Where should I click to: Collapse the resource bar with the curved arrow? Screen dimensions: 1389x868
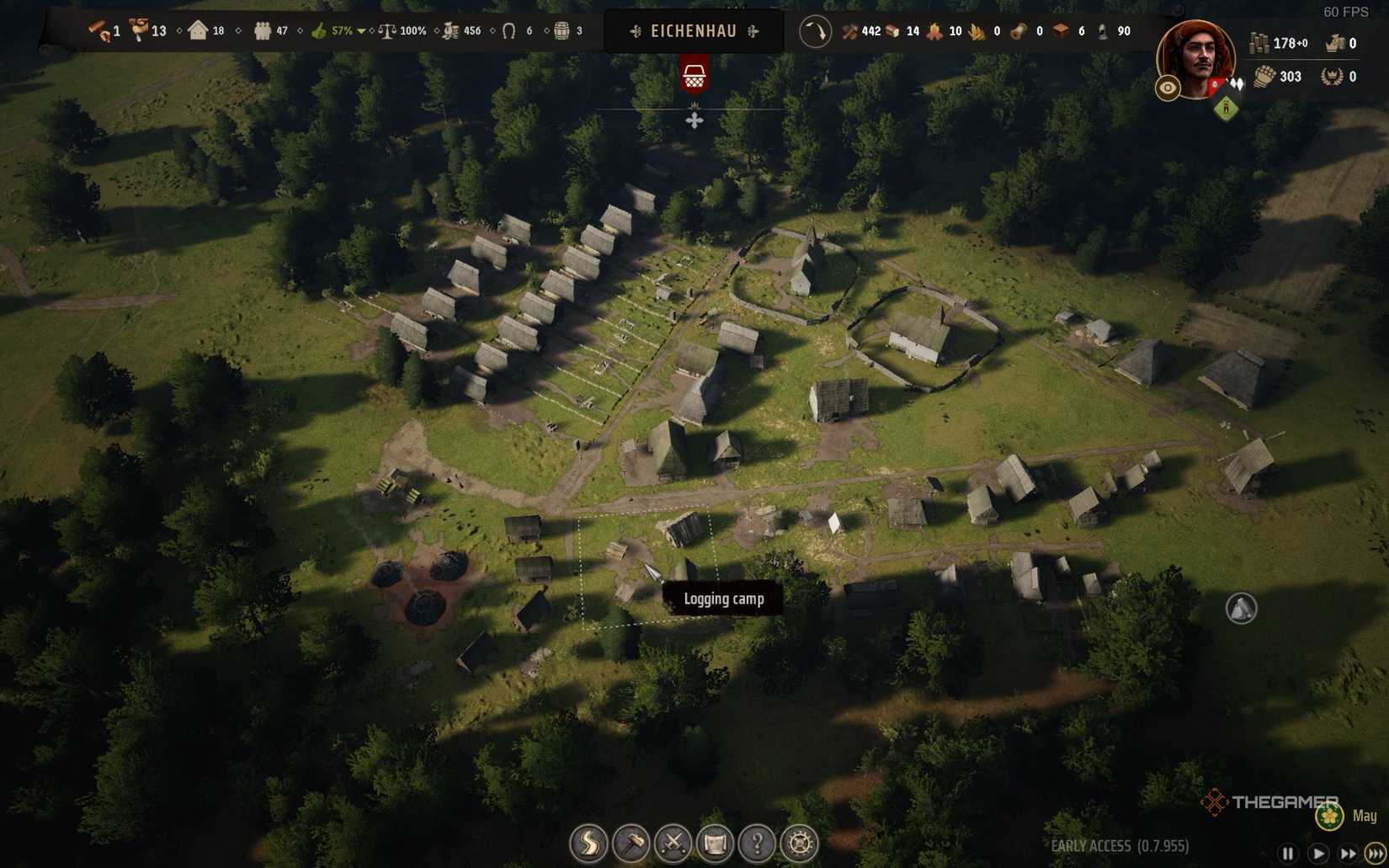[814, 31]
